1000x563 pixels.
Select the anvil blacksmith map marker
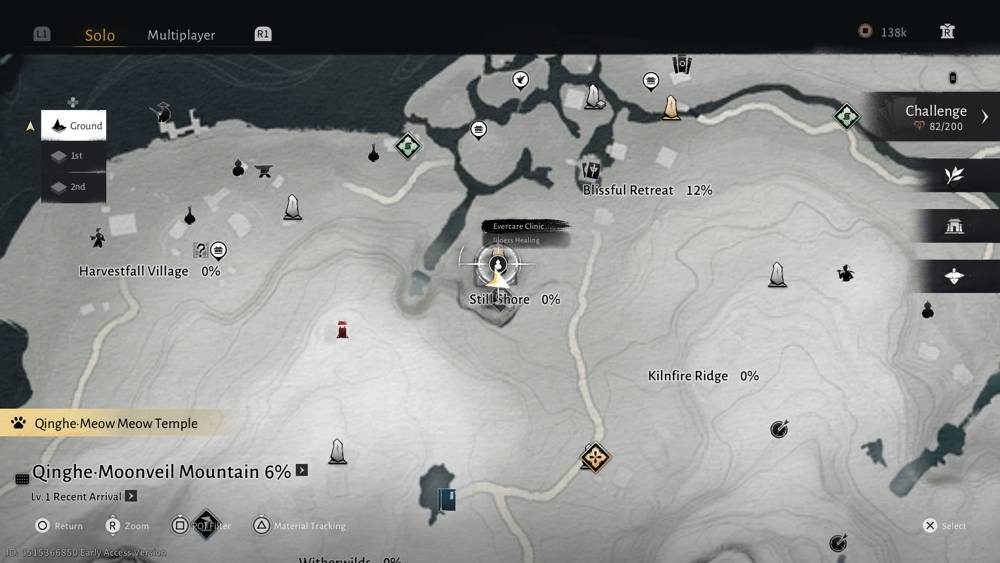pos(264,171)
